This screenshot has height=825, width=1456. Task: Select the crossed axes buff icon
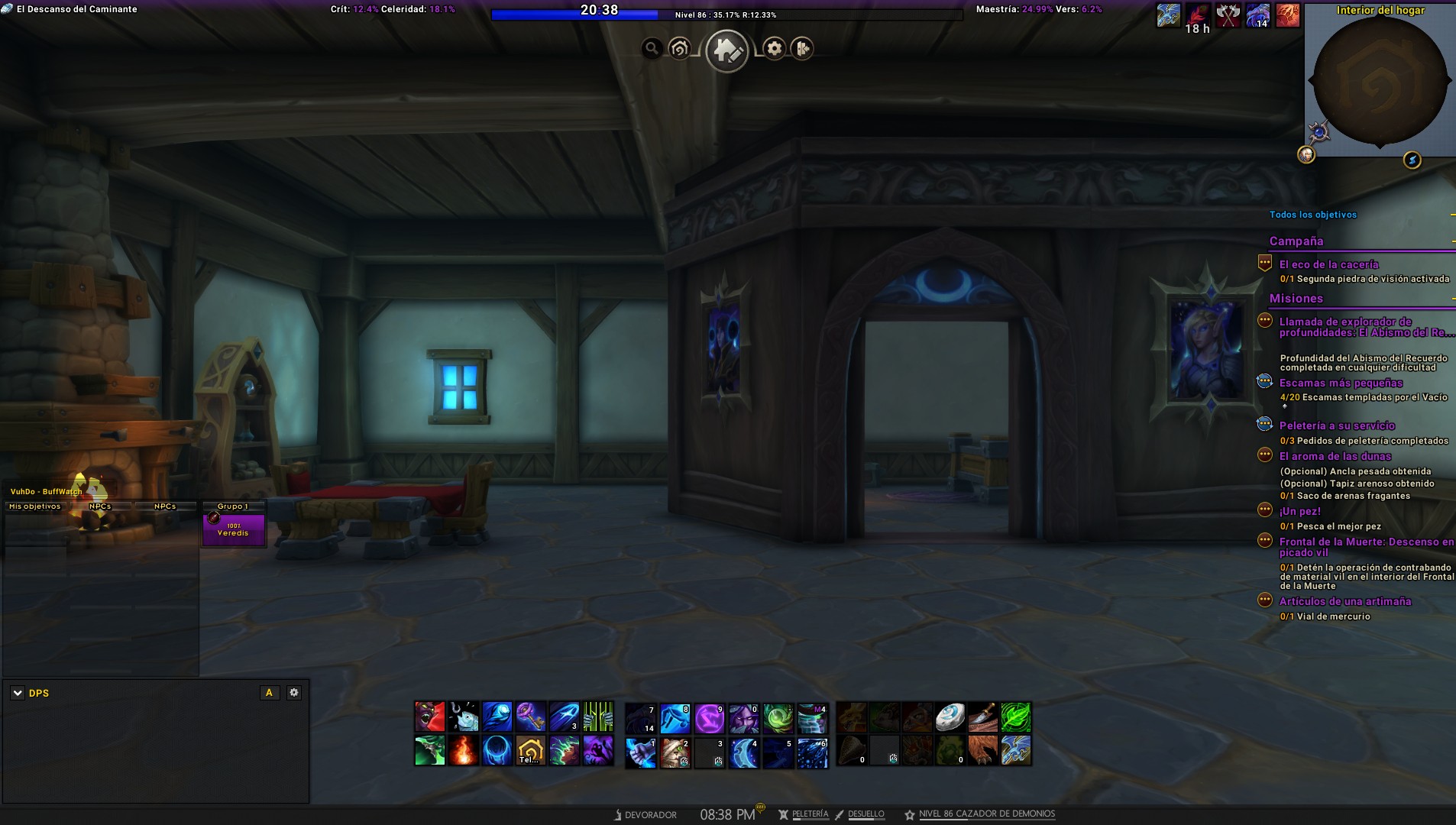pyautogui.click(x=1228, y=15)
